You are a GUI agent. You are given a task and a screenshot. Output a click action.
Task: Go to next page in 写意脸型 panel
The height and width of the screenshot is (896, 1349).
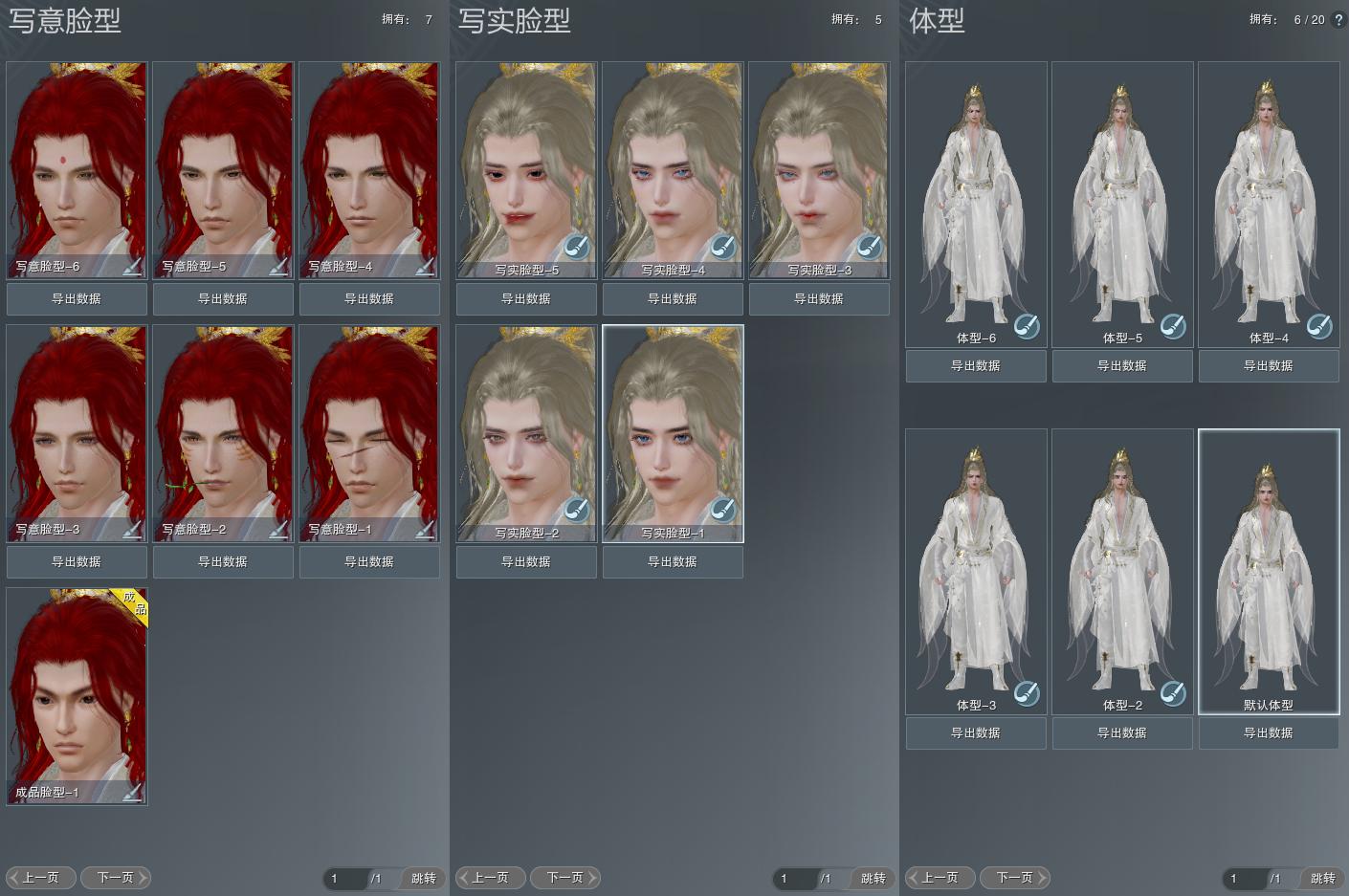116,878
